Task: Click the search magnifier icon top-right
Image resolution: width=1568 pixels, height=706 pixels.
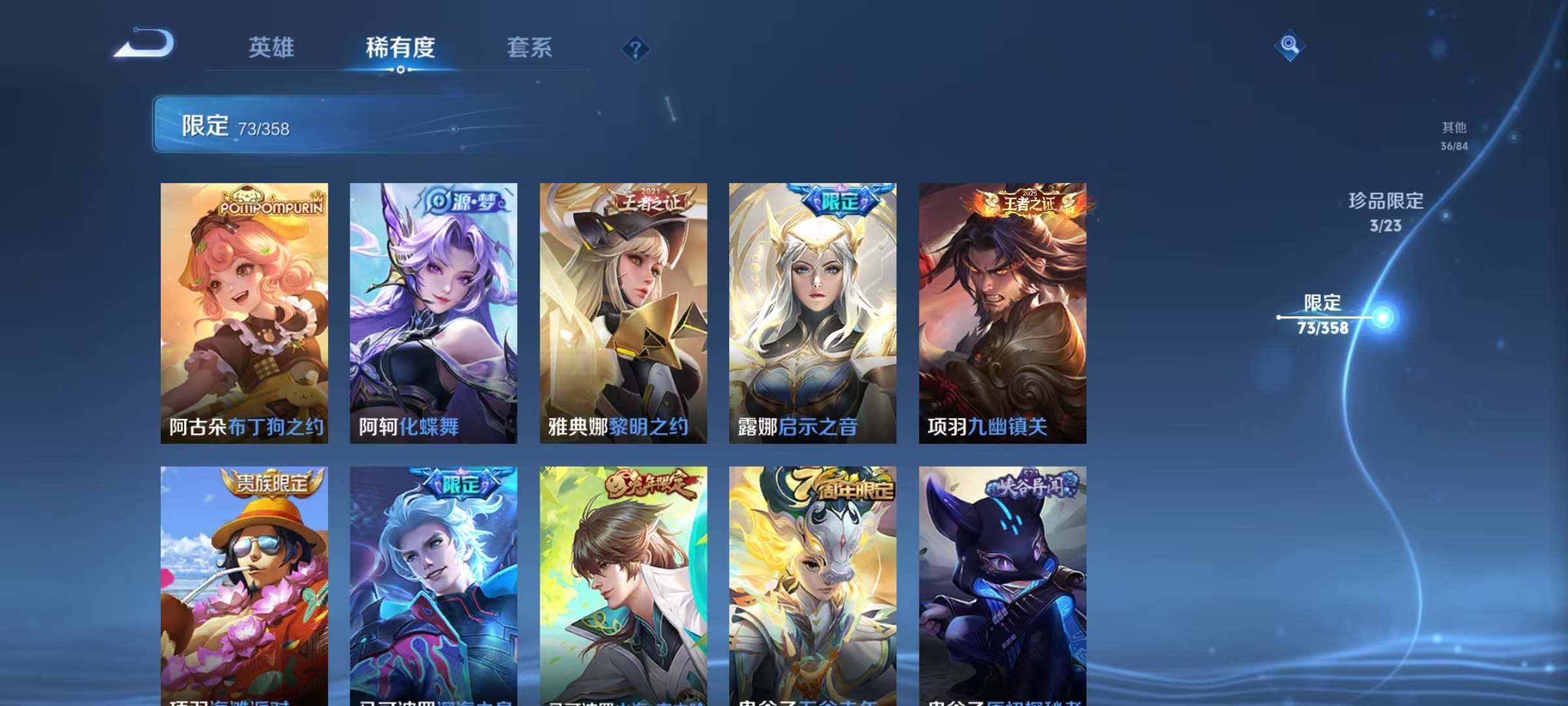Action: coord(1288,46)
